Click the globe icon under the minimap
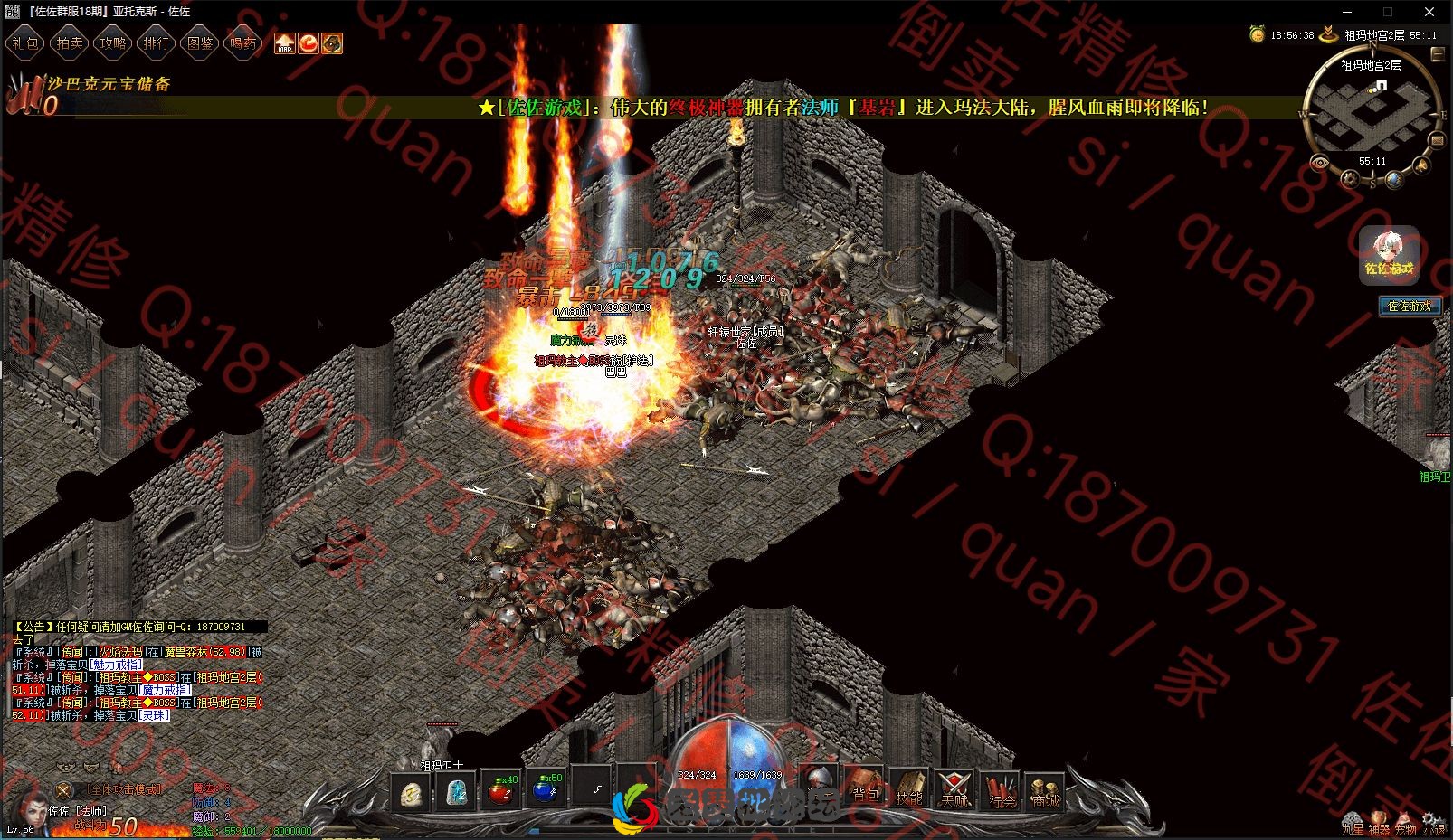The image size is (1453, 840). coord(1394,180)
